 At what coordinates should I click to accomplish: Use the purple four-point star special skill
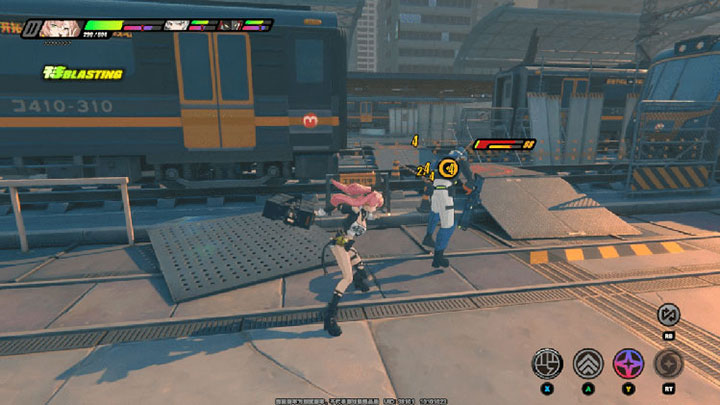(628, 362)
